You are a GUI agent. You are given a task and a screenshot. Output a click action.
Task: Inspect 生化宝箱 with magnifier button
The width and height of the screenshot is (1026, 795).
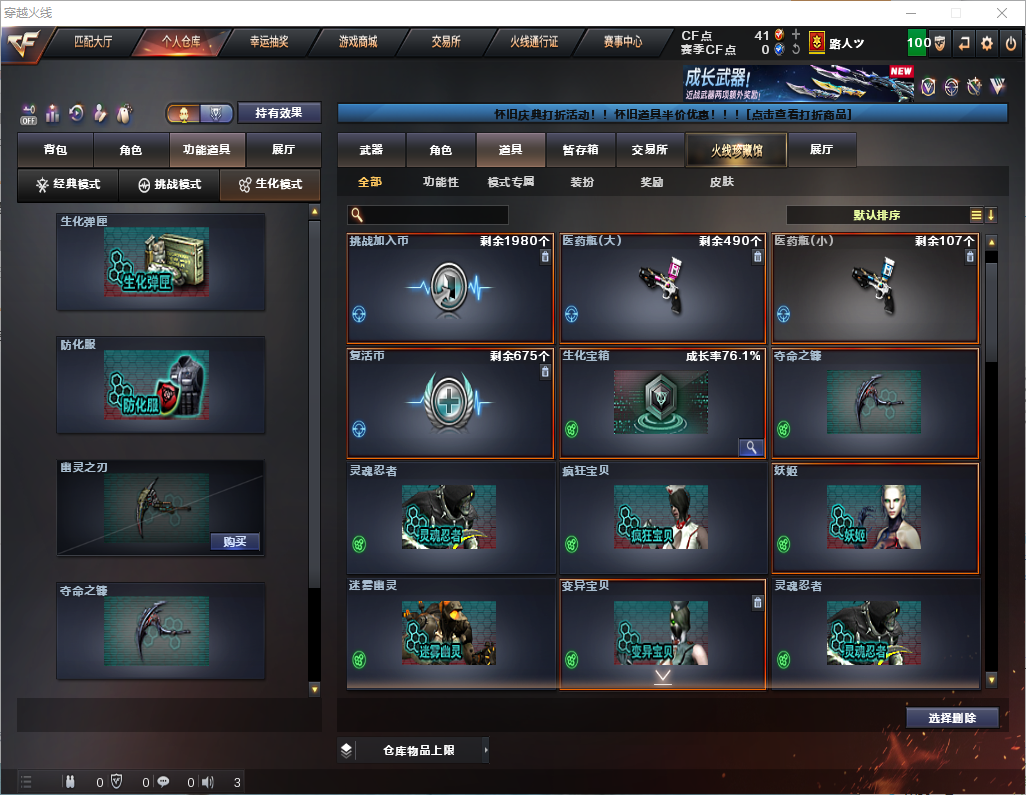pos(751,447)
